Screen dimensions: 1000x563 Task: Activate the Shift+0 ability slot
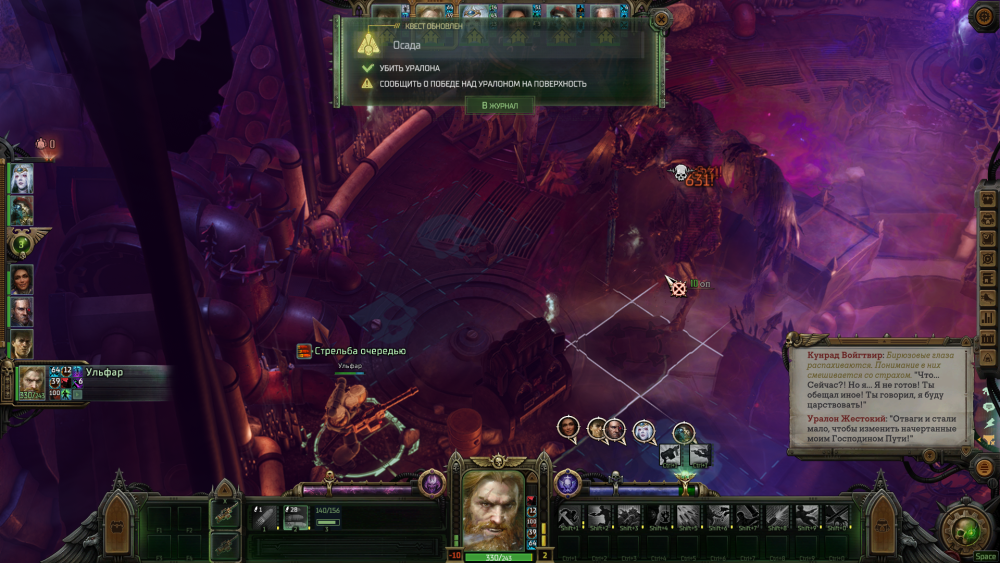(x=836, y=516)
